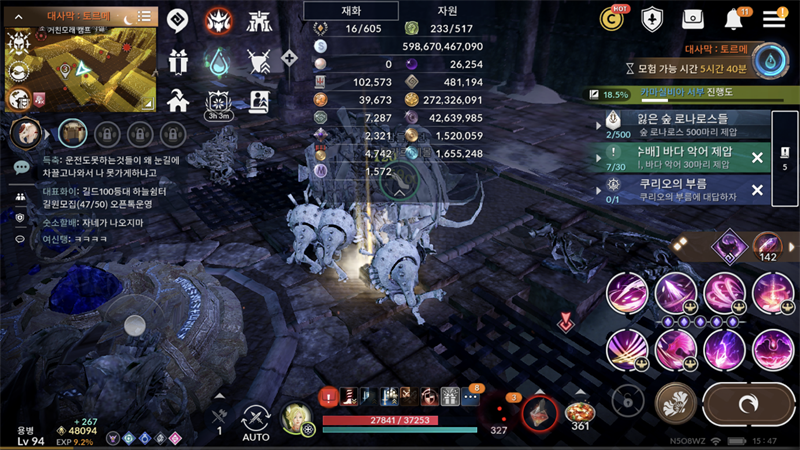Open the flower-emblem icon with 3h 3m timer

click(218, 101)
